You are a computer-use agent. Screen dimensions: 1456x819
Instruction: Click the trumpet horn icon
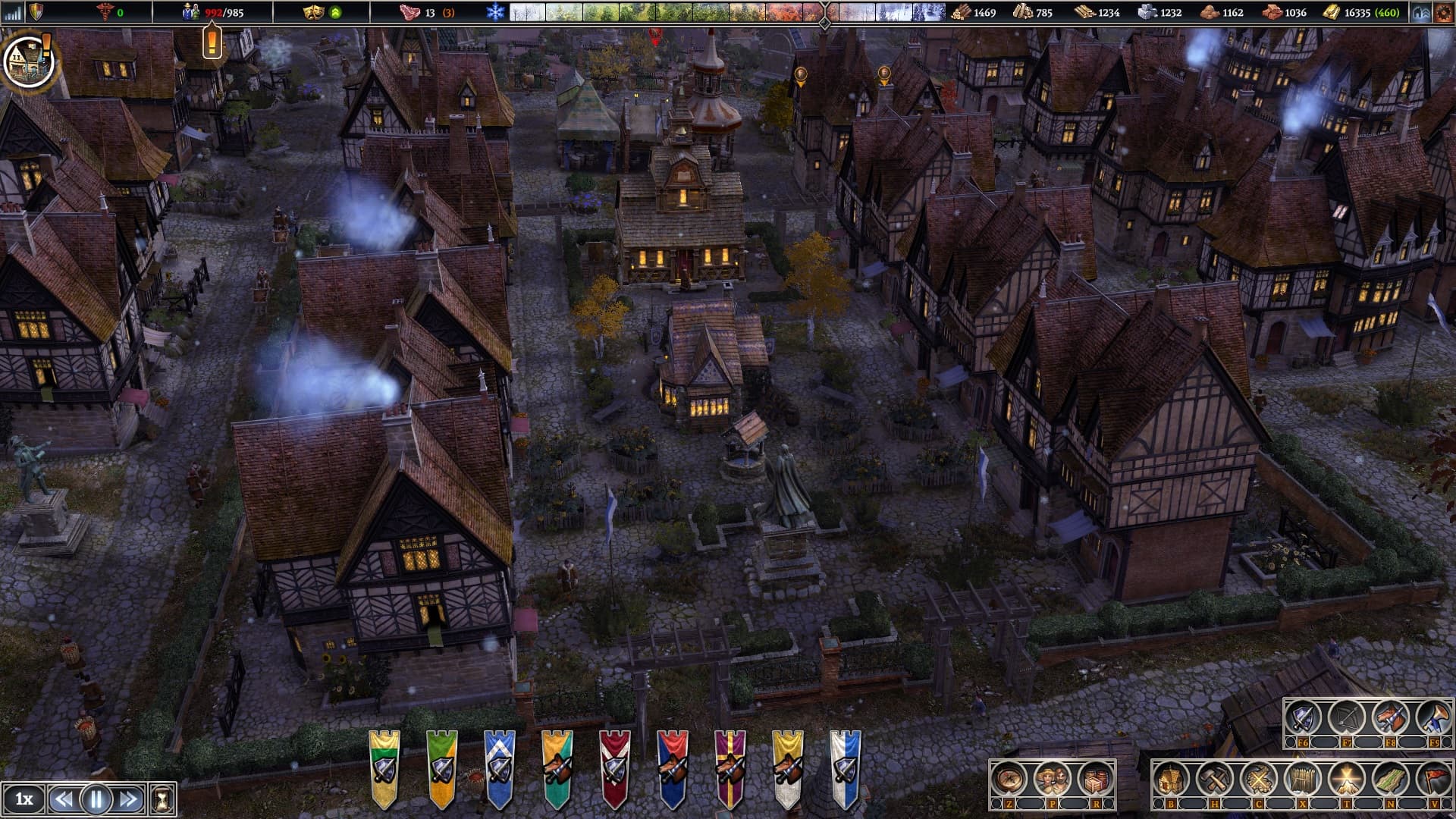click(1433, 717)
